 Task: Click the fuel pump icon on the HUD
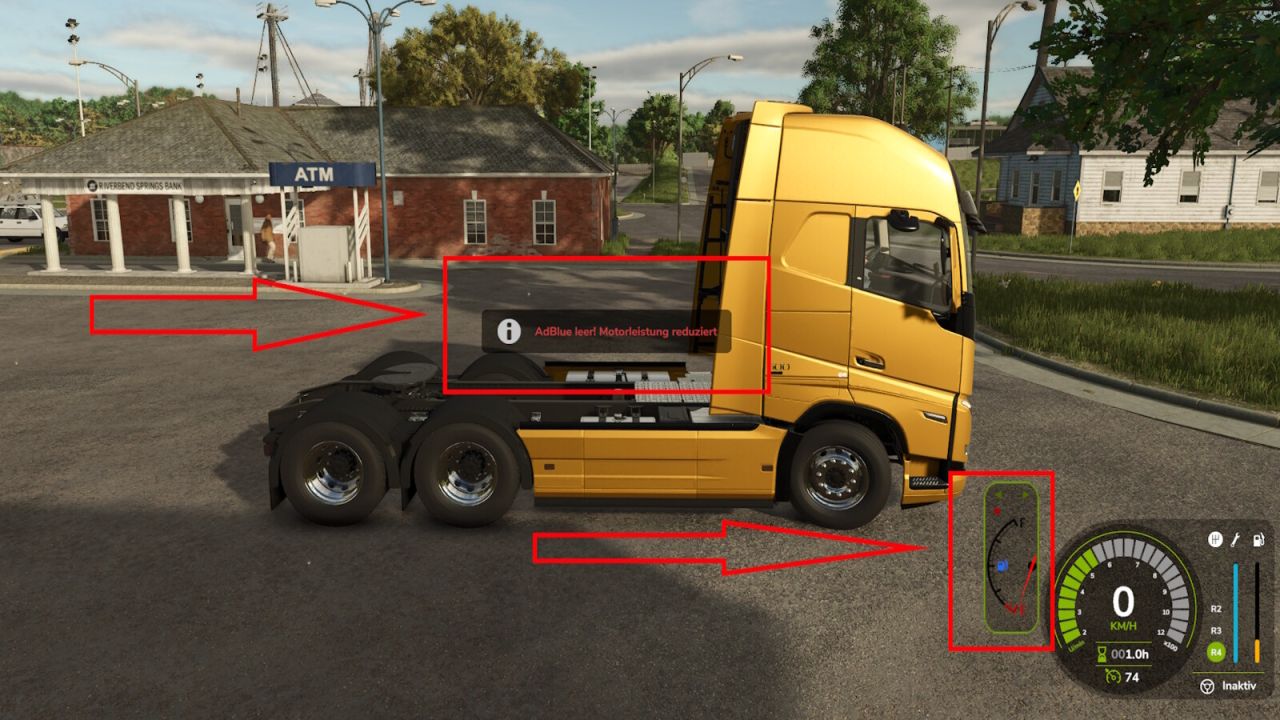(1257, 539)
